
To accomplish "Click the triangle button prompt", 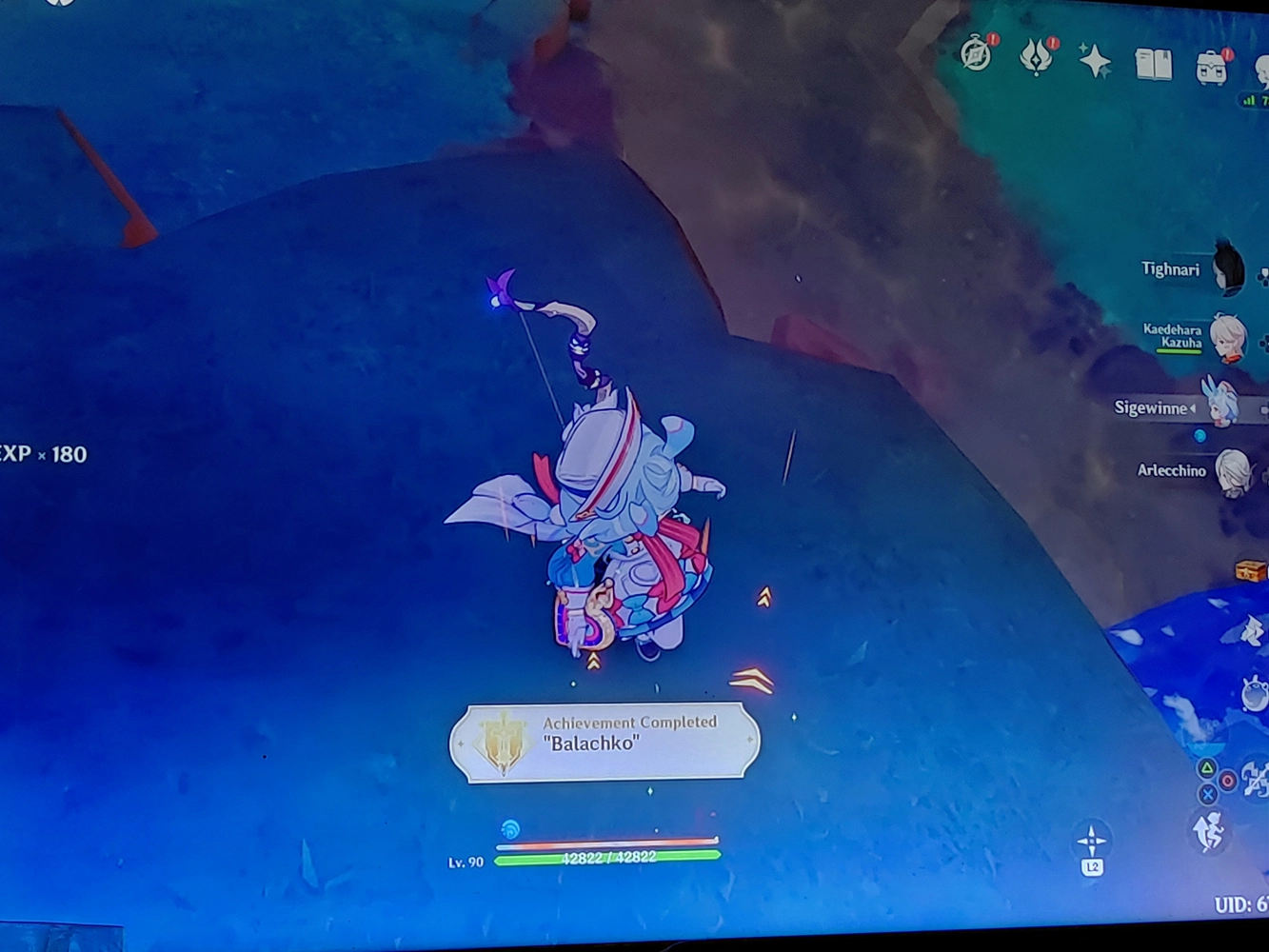I will (1205, 767).
